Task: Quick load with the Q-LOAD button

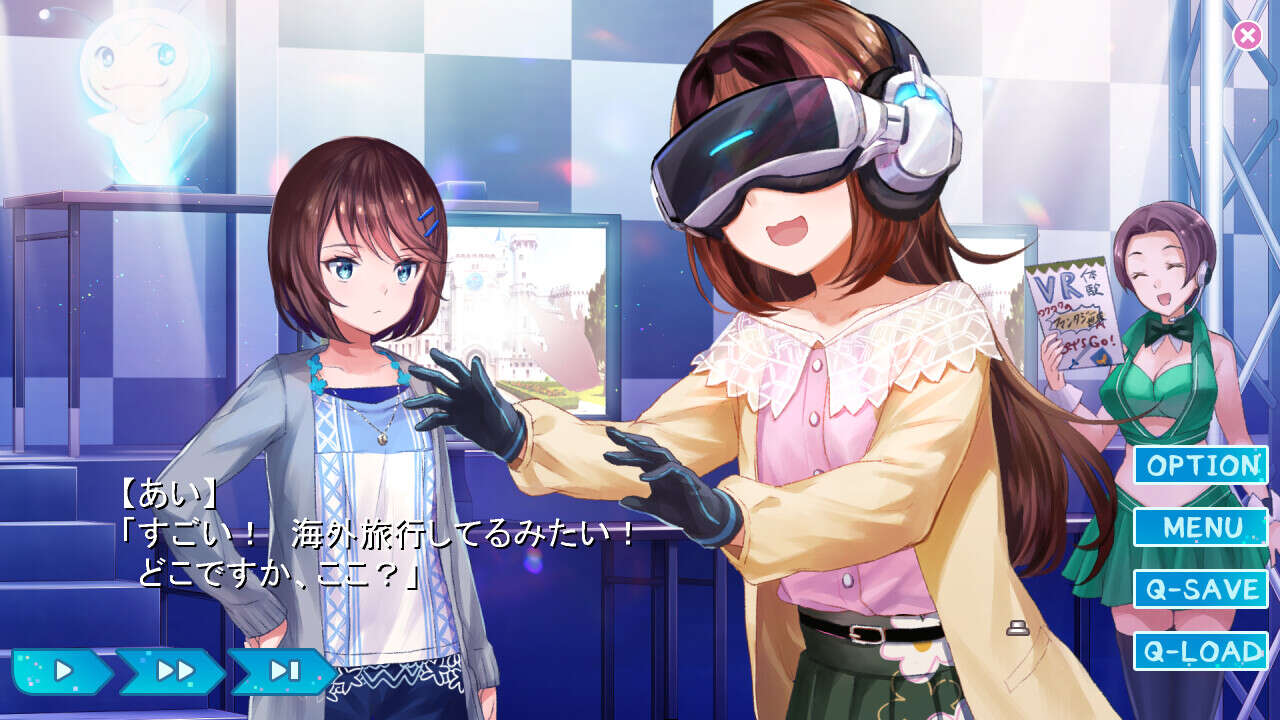Action: [1200, 651]
